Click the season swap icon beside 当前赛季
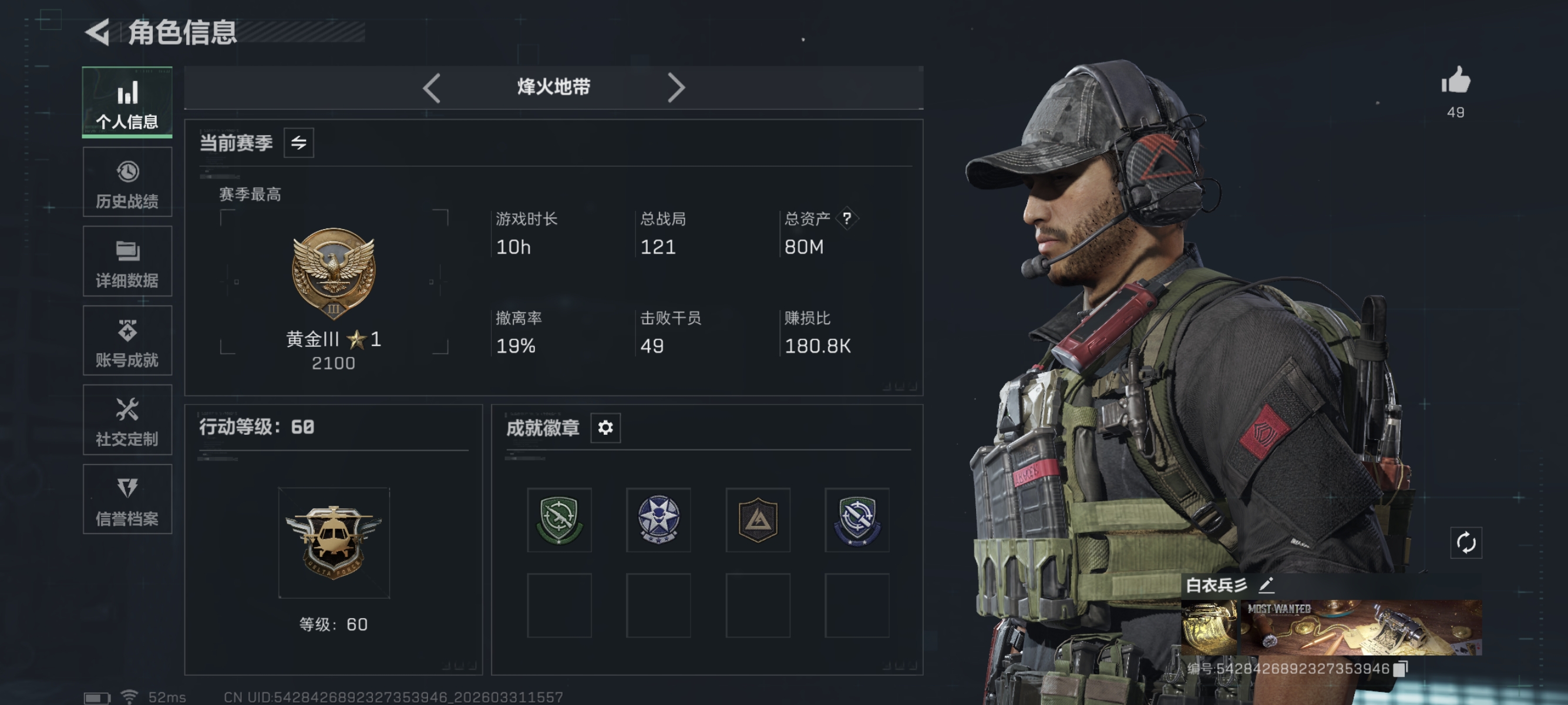Image resolution: width=1568 pixels, height=705 pixels. point(300,142)
